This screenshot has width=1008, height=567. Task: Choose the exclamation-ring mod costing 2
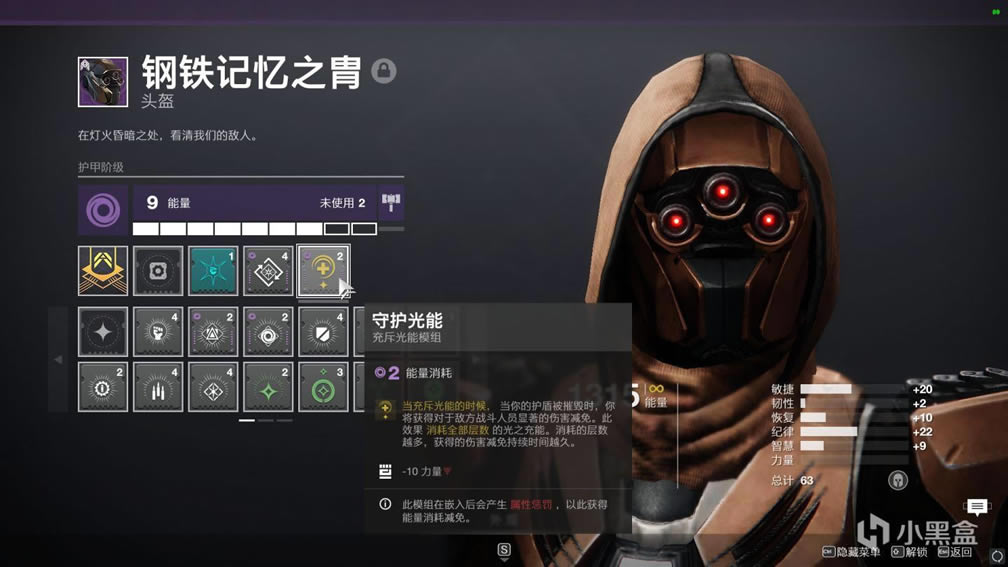pos(103,387)
